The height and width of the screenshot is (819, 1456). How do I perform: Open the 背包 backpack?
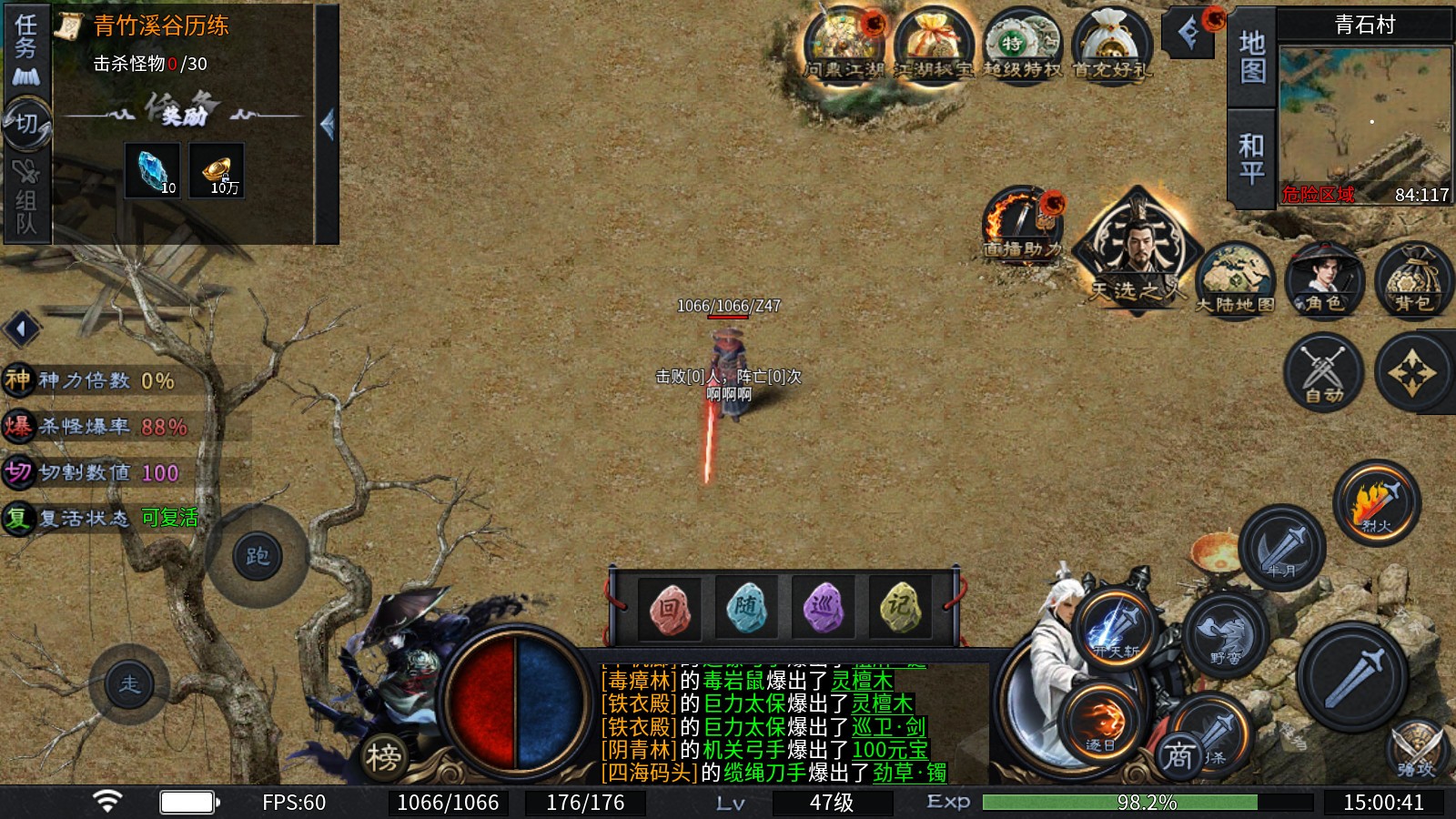[1413, 279]
